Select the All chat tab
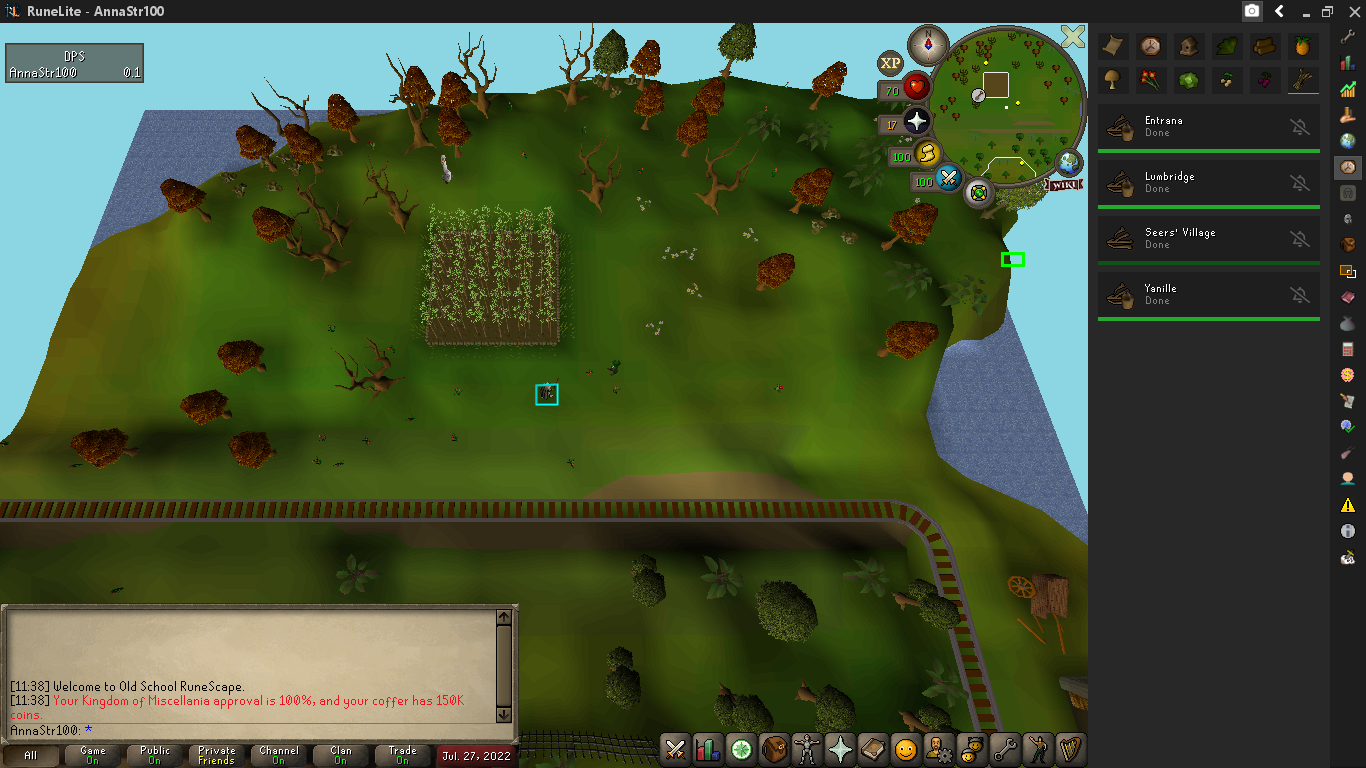 [33, 756]
